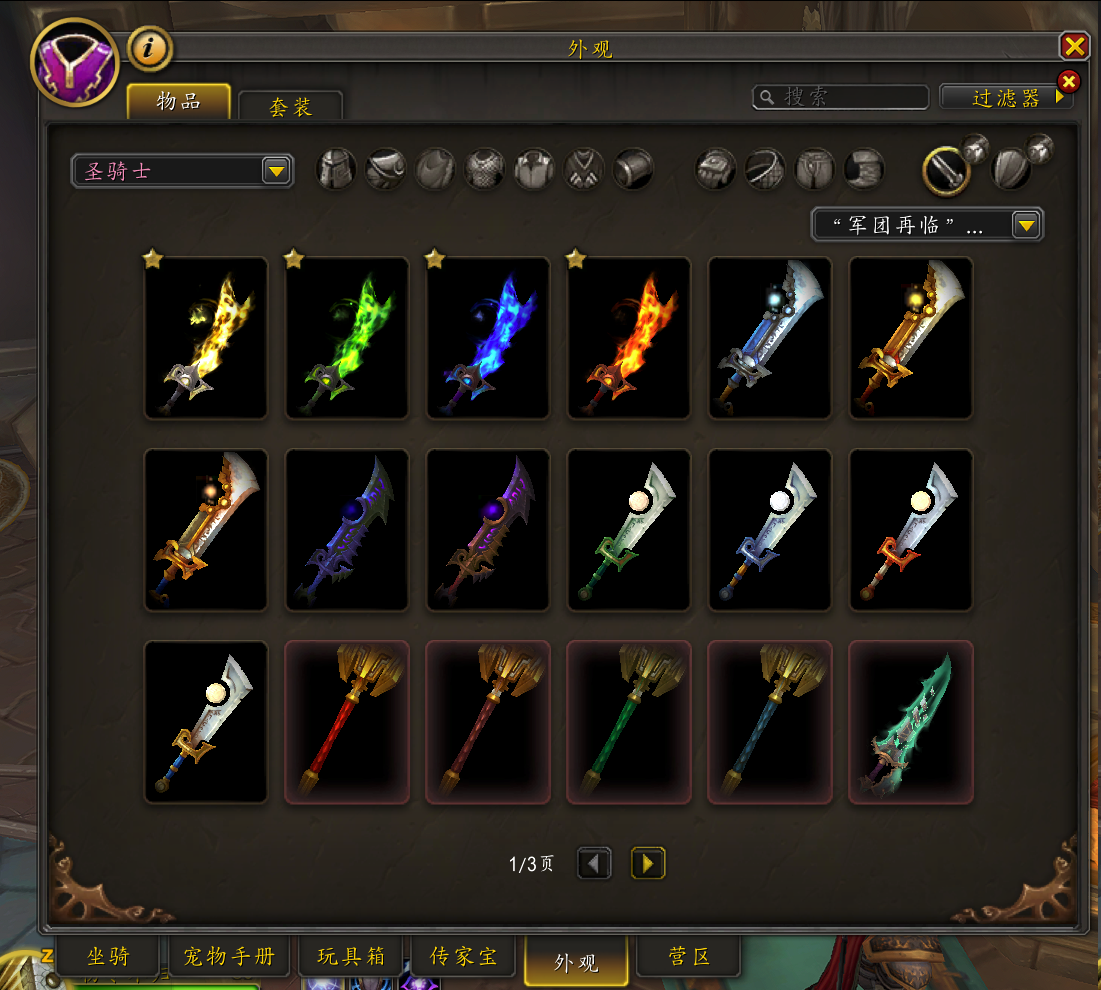Close the 外观 appearance window

(1074, 46)
